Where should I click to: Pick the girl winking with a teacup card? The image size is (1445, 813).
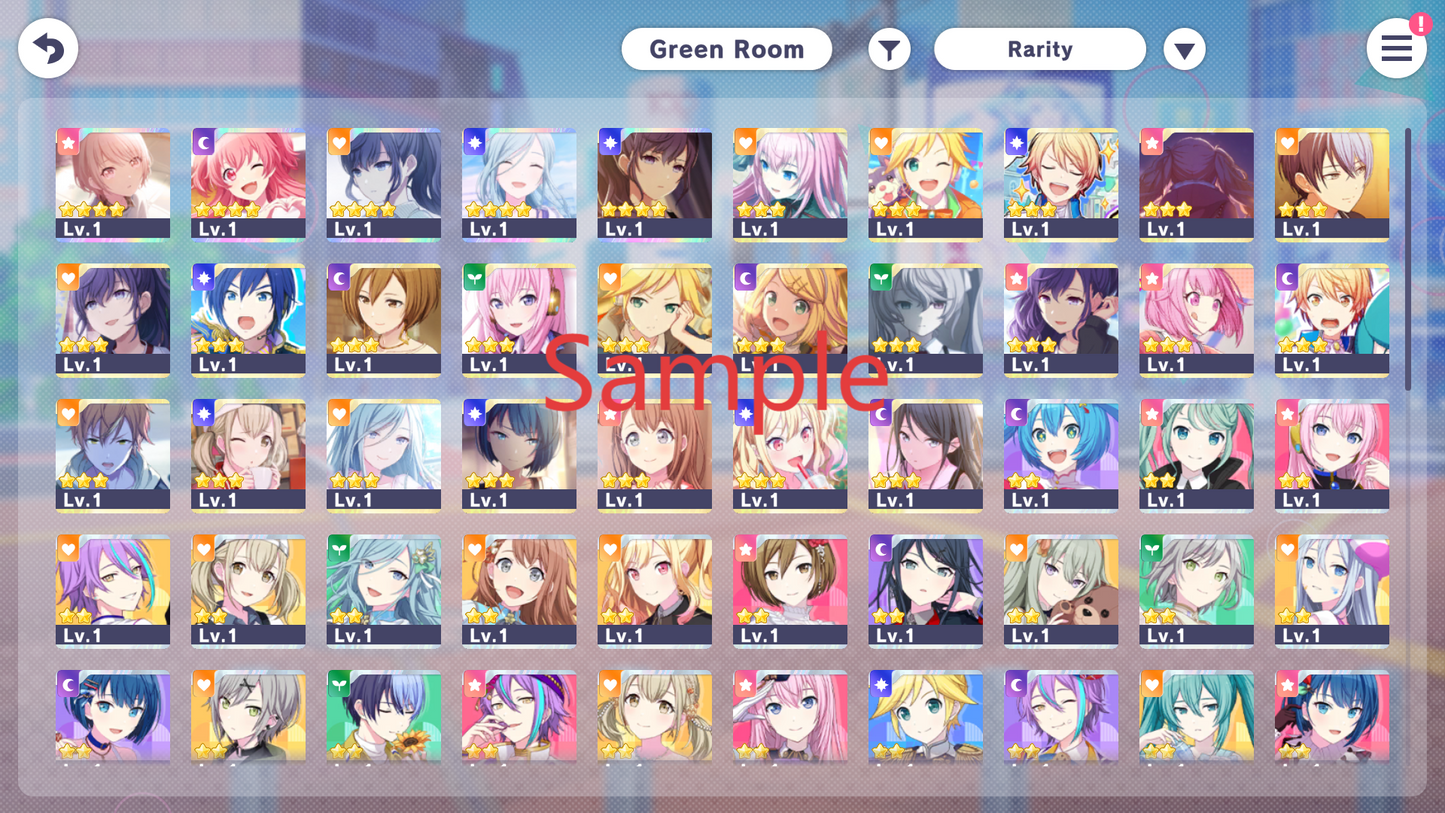pyautogui.click(x=248, y=455)
